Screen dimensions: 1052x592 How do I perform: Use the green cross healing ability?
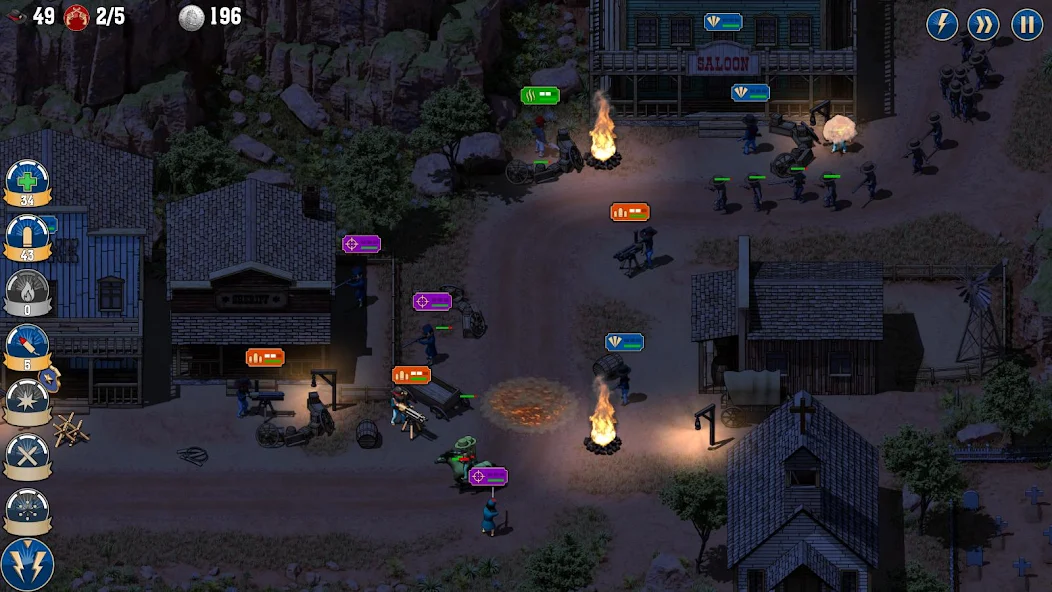click(x=27, y=182)
